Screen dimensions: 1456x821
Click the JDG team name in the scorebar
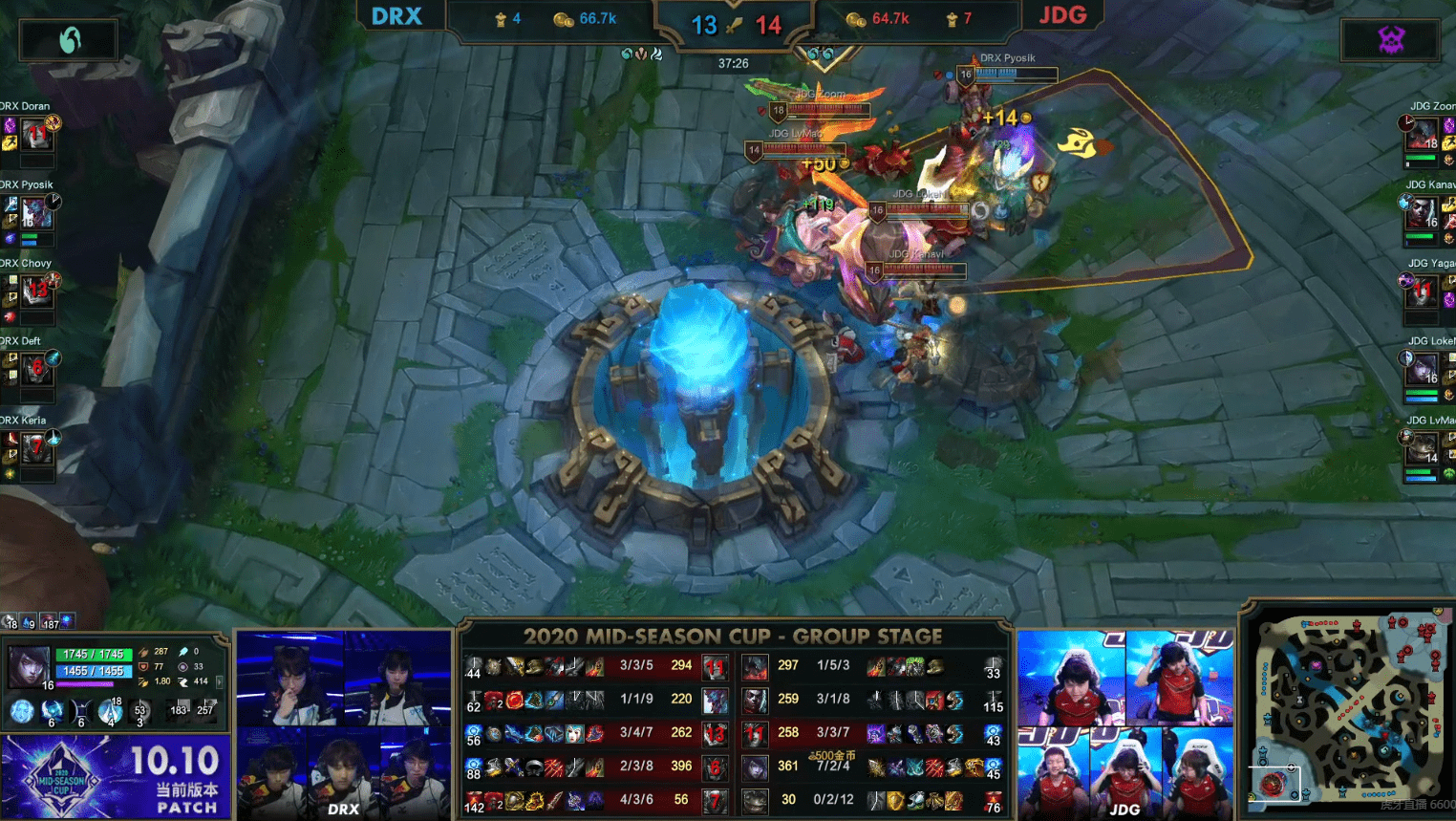[x=1062, y=16]
